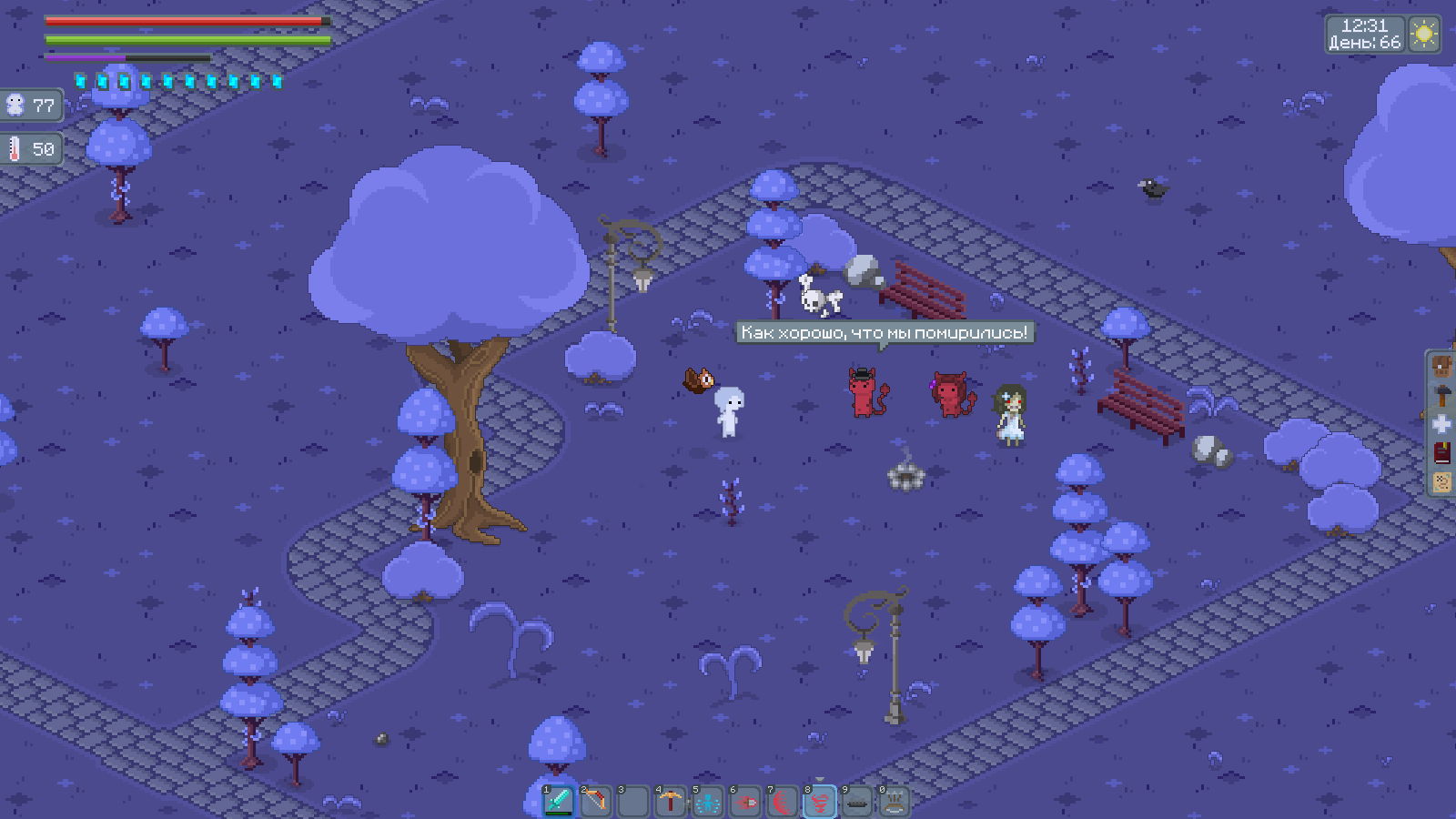
Task: Select the diamond sword hotbar slot
Action: tap(559, 802)
